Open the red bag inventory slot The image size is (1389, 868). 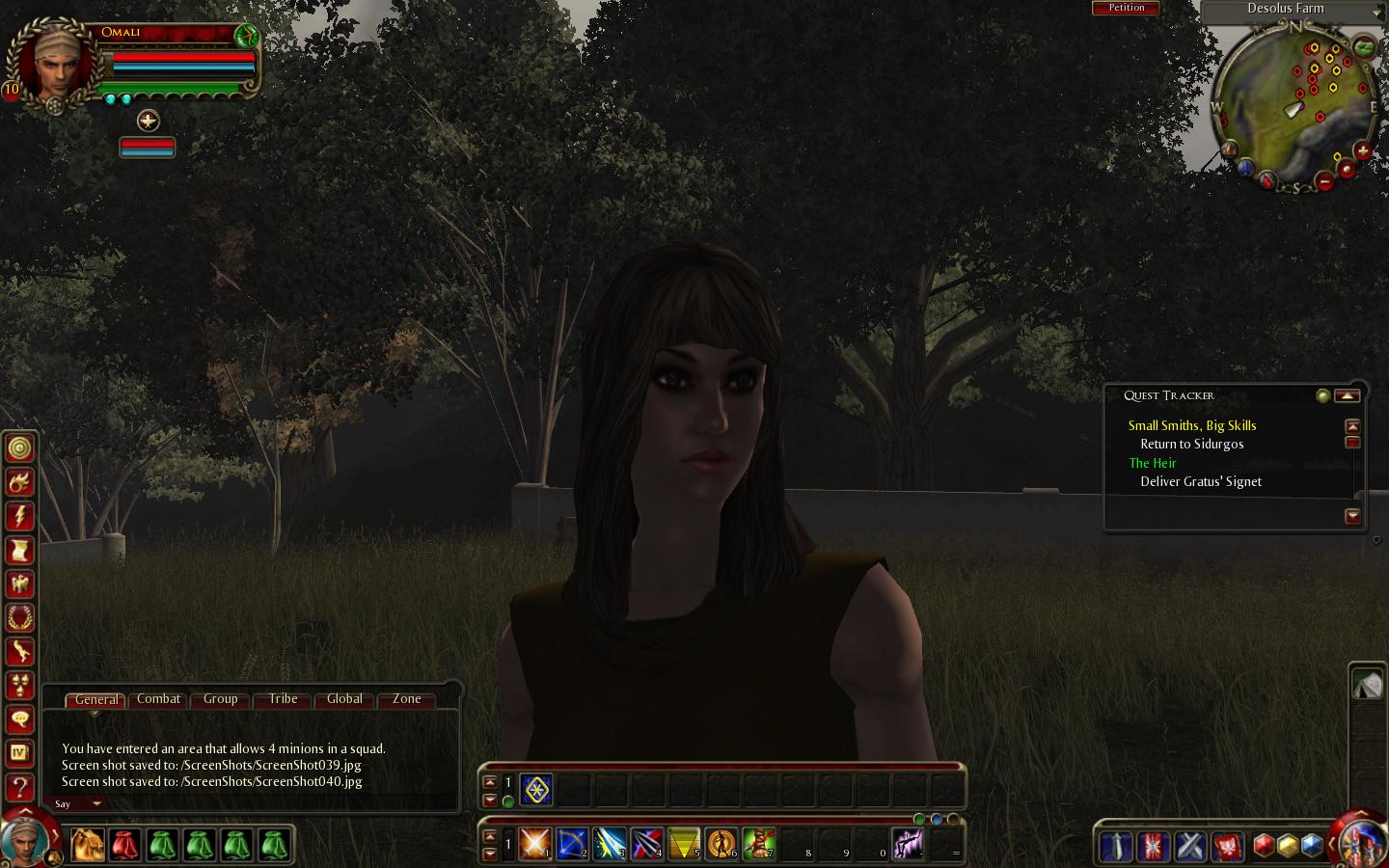point(124,845)
